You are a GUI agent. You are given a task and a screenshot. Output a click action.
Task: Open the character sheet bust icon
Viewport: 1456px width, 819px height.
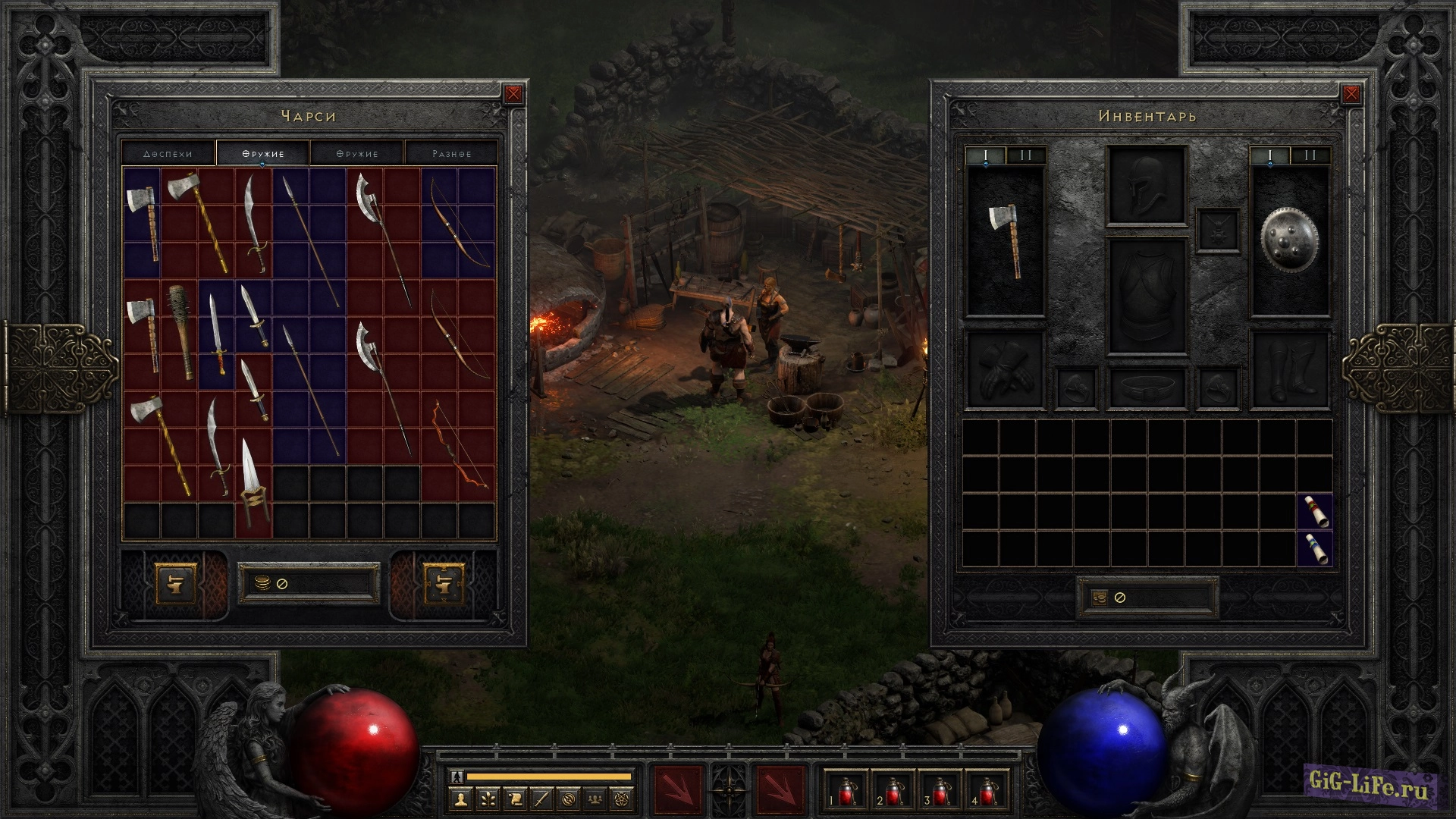460,799
